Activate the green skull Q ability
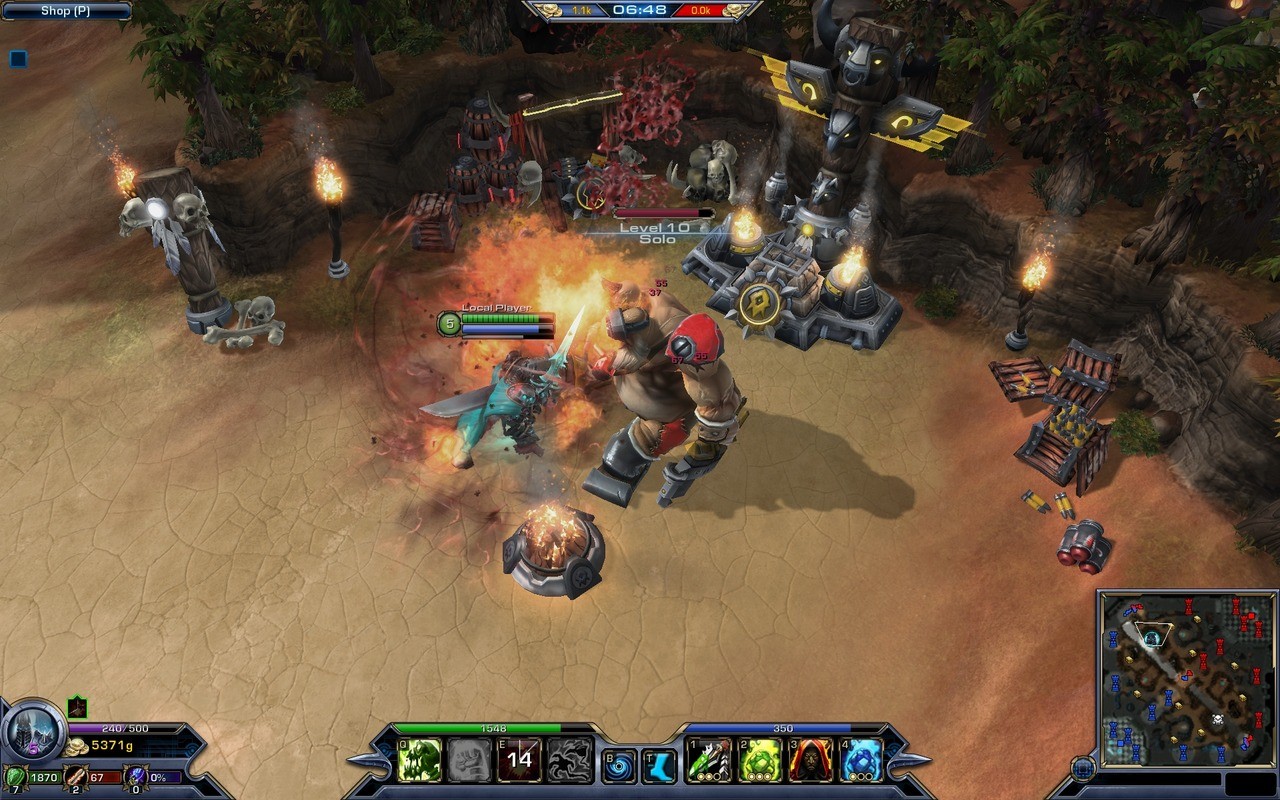Image resolution: width=1280 pixels, height=800 pixels. pos(419,760)
